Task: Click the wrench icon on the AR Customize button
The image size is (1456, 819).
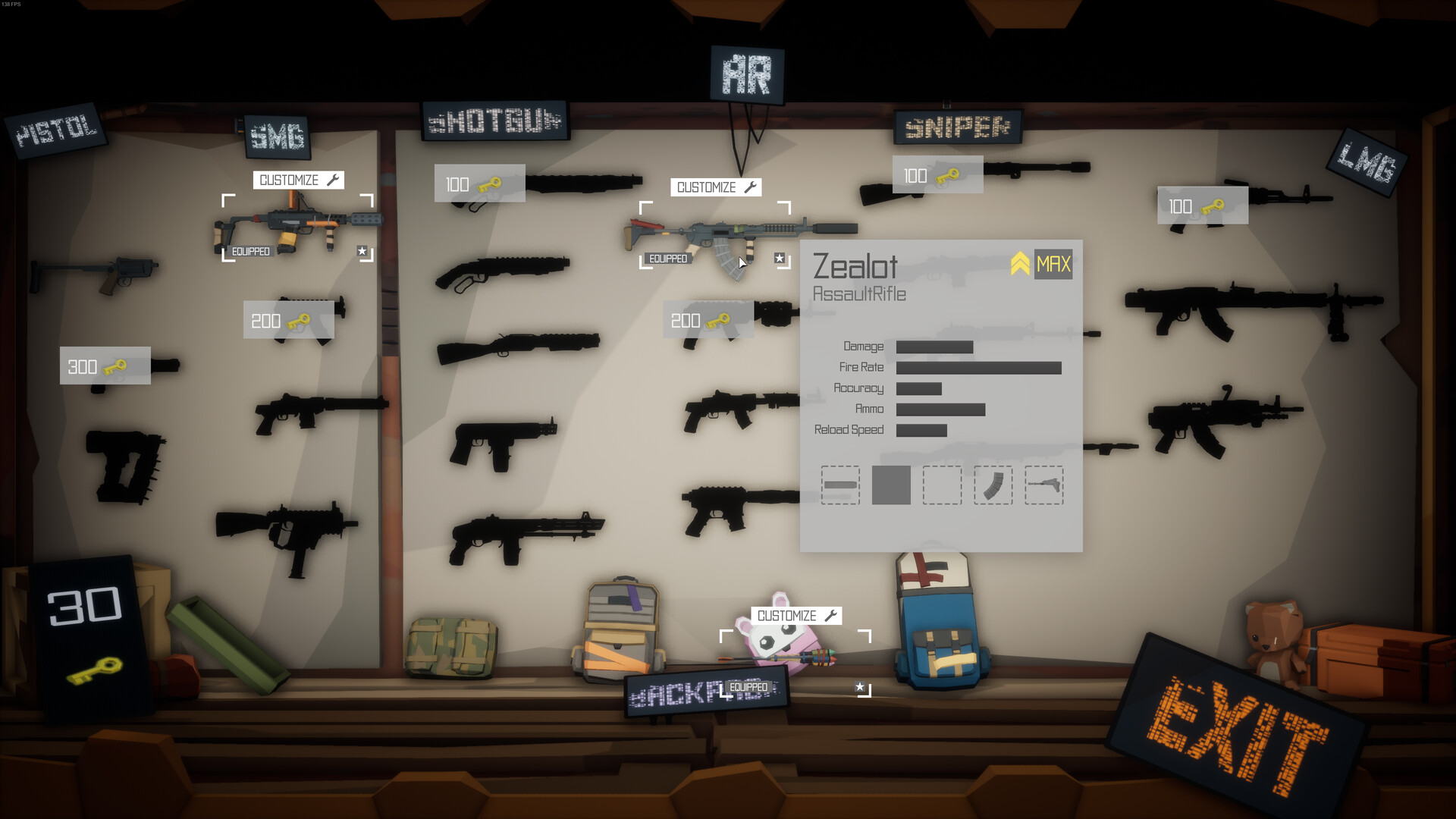Action: 748,187
